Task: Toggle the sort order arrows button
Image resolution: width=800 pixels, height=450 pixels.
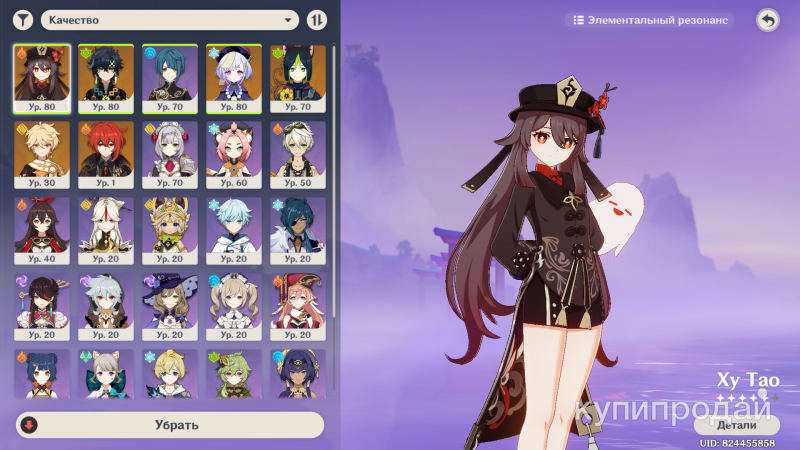Action: coord(316,20)
